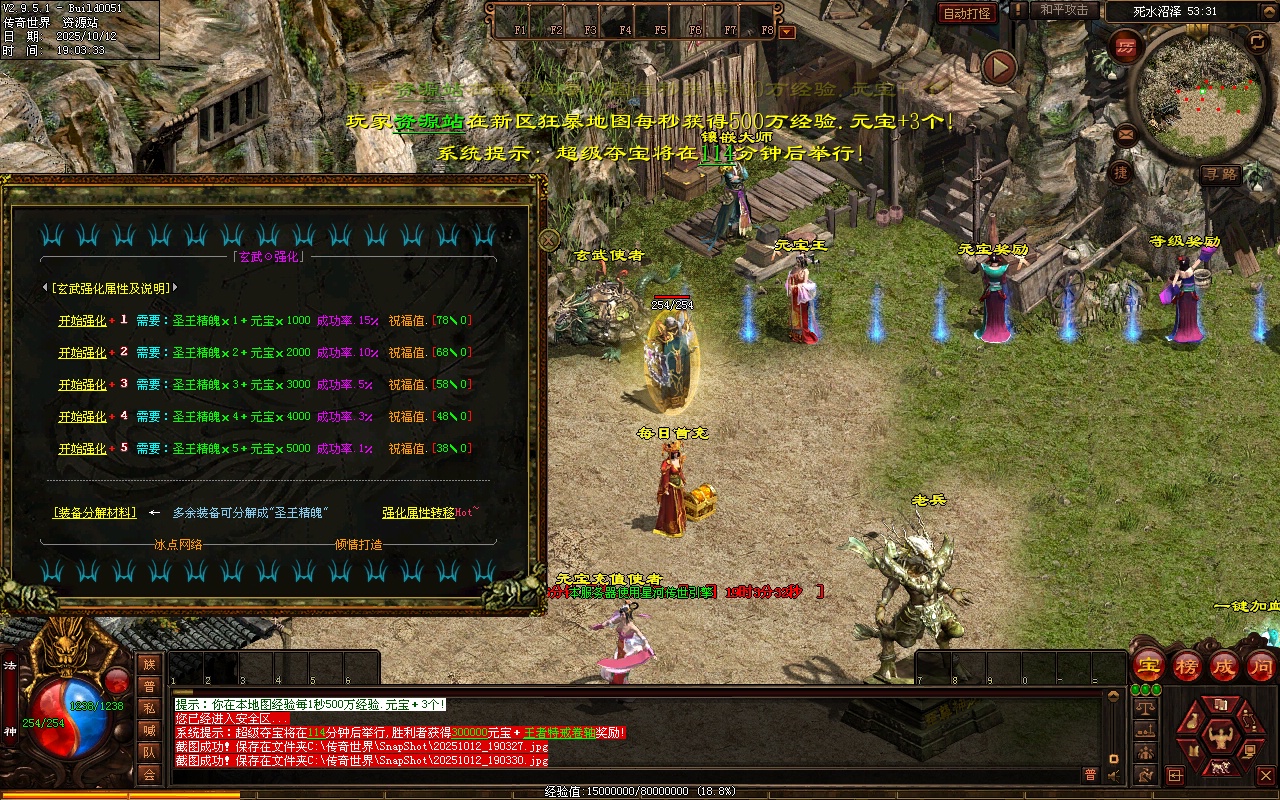Start level 5 enhancement needing 5000 元宝
Image resolution: width=1280 pixels, height=800 pixels.
pos(82,449)
